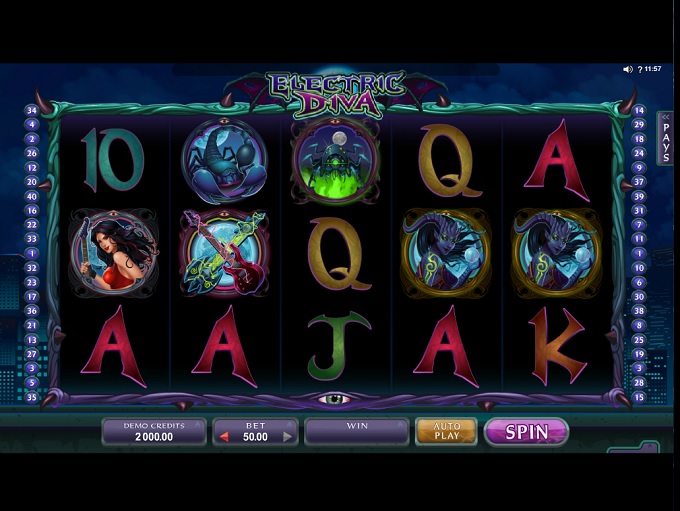
Task: Toggle the sound speaker icon
Action: [628, 69]
